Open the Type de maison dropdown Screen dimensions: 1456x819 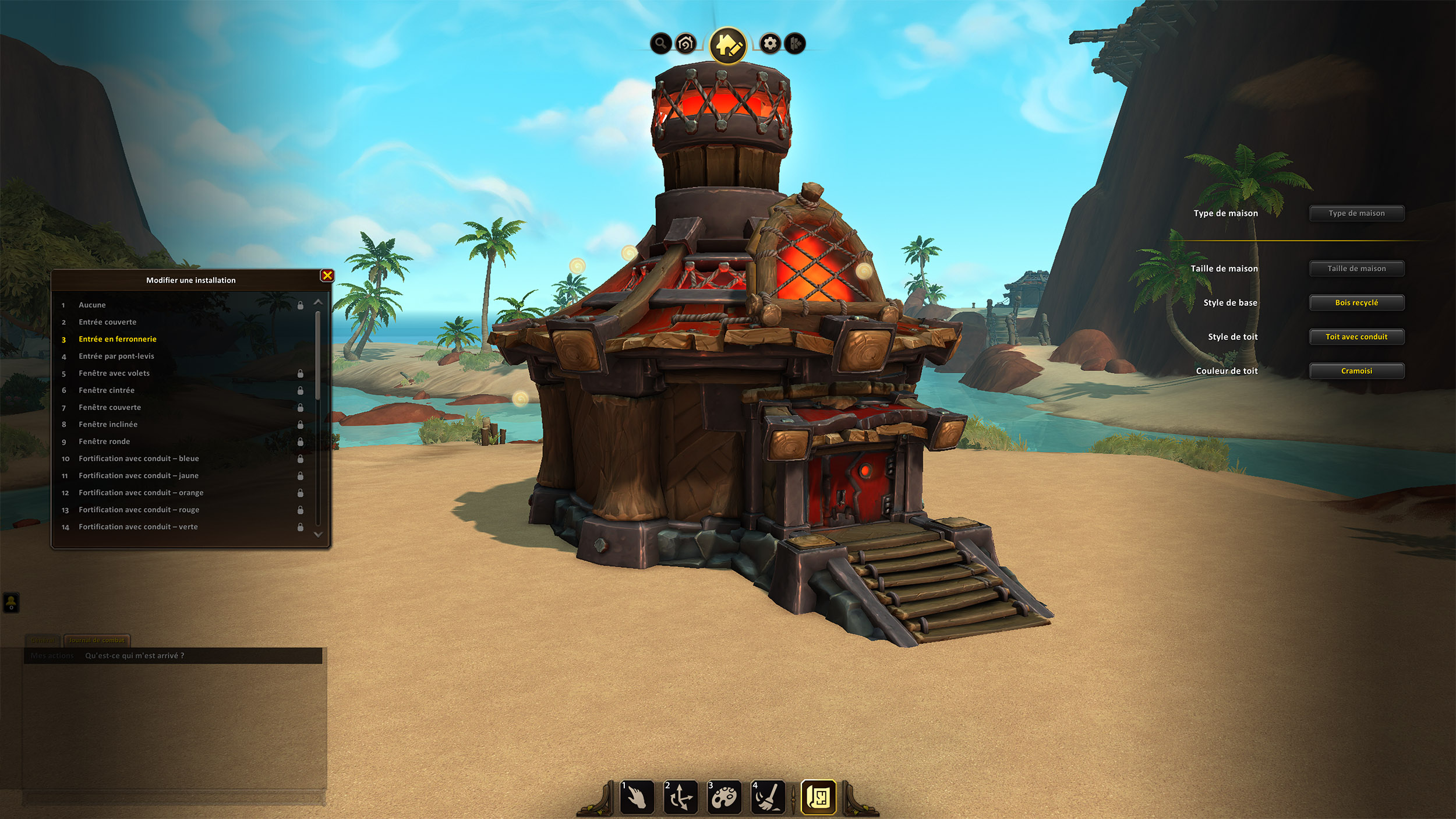click(1356, 213)
